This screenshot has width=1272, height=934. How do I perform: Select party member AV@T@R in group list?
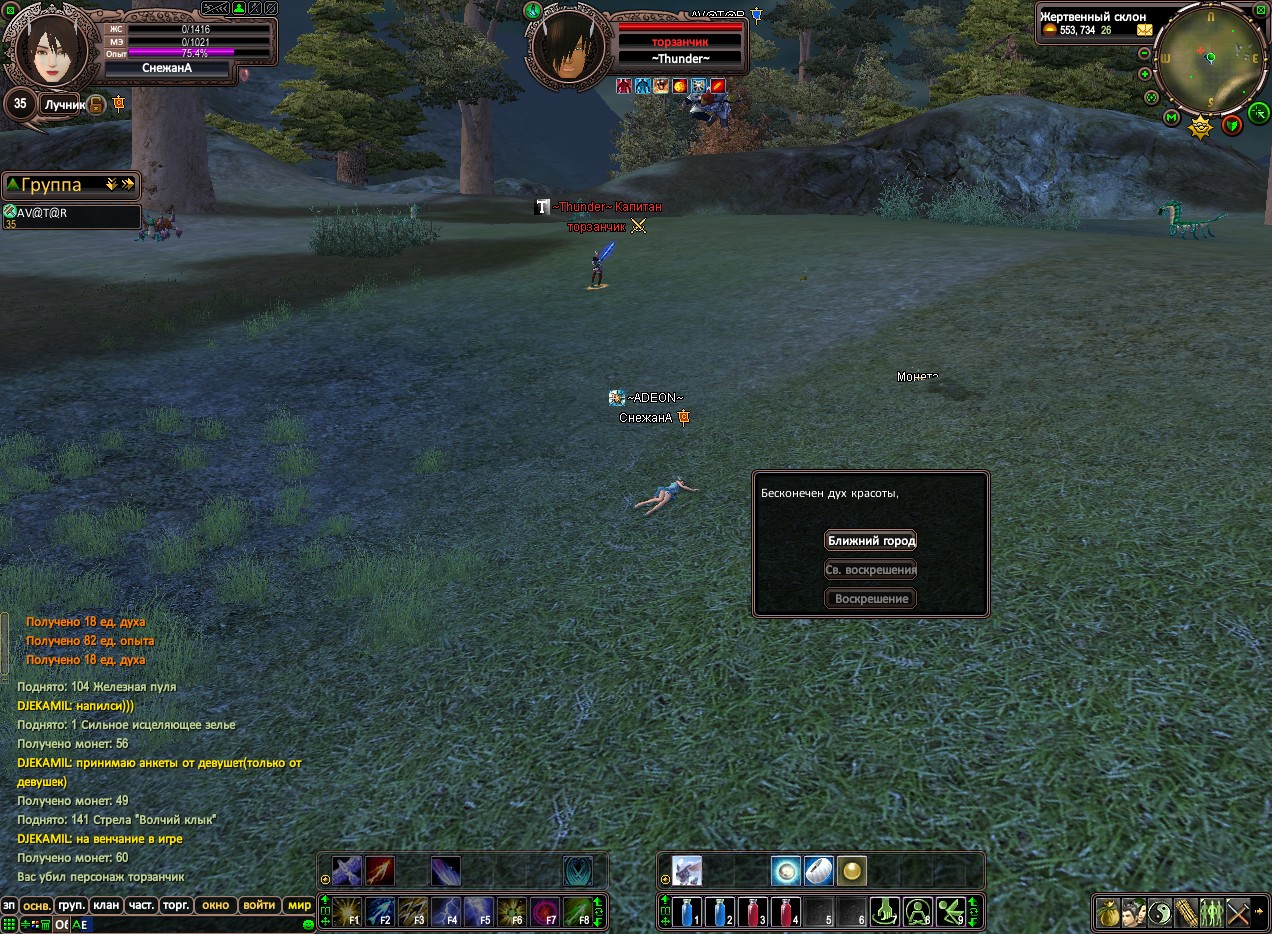tap(70, 216)
